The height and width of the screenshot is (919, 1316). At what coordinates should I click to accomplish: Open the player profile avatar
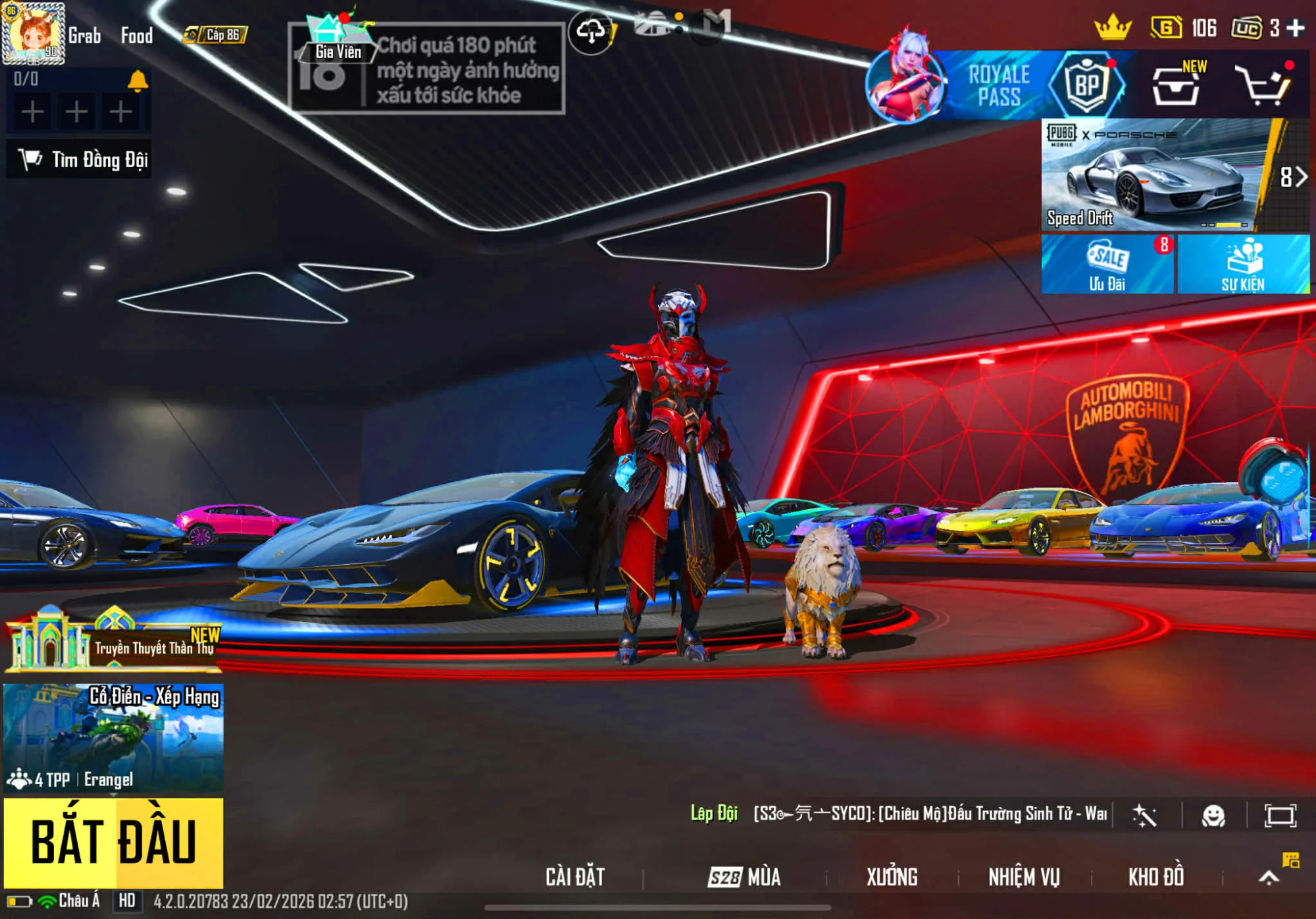[34, 34]
